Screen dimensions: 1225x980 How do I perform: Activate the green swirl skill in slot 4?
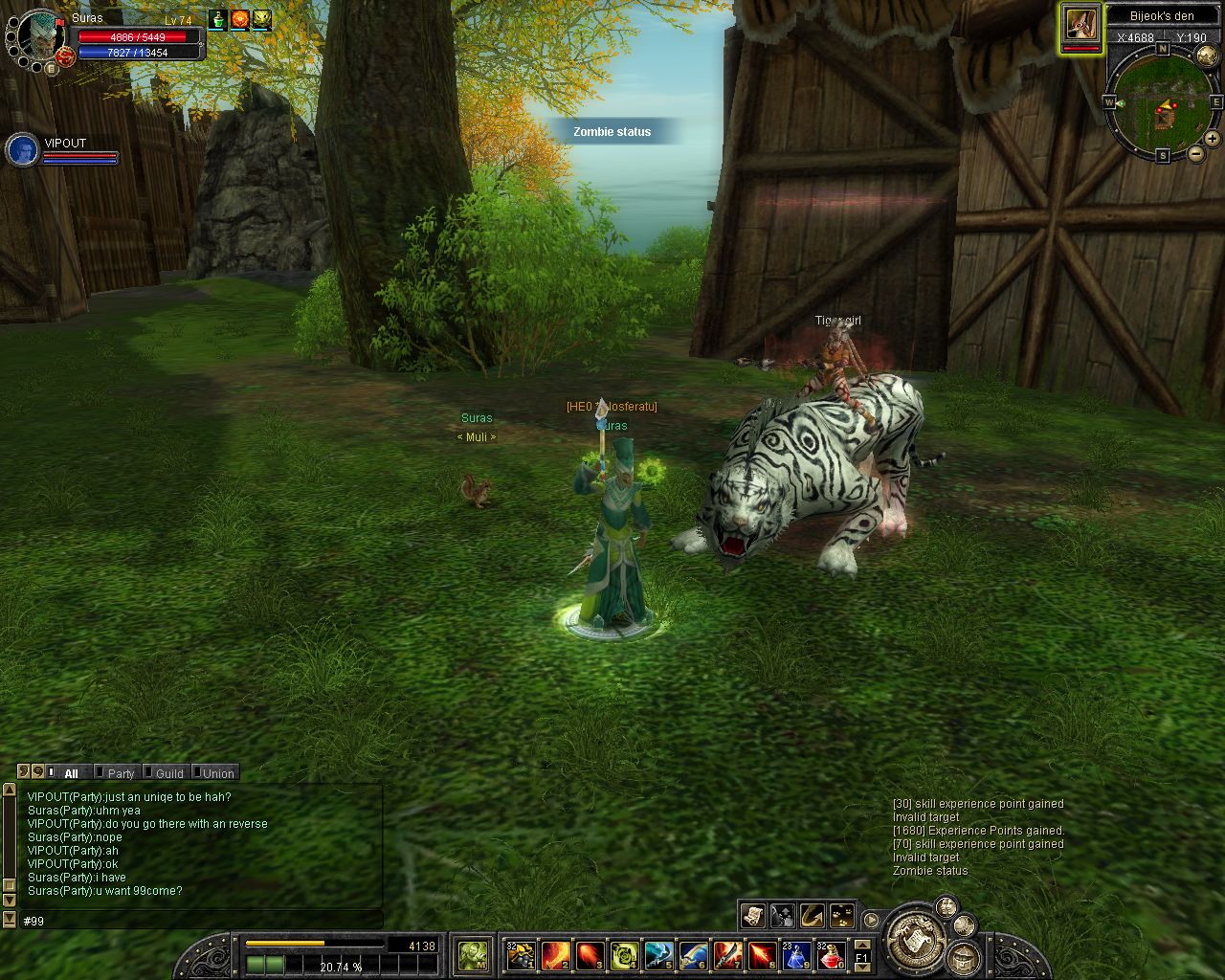click(624, 954)
